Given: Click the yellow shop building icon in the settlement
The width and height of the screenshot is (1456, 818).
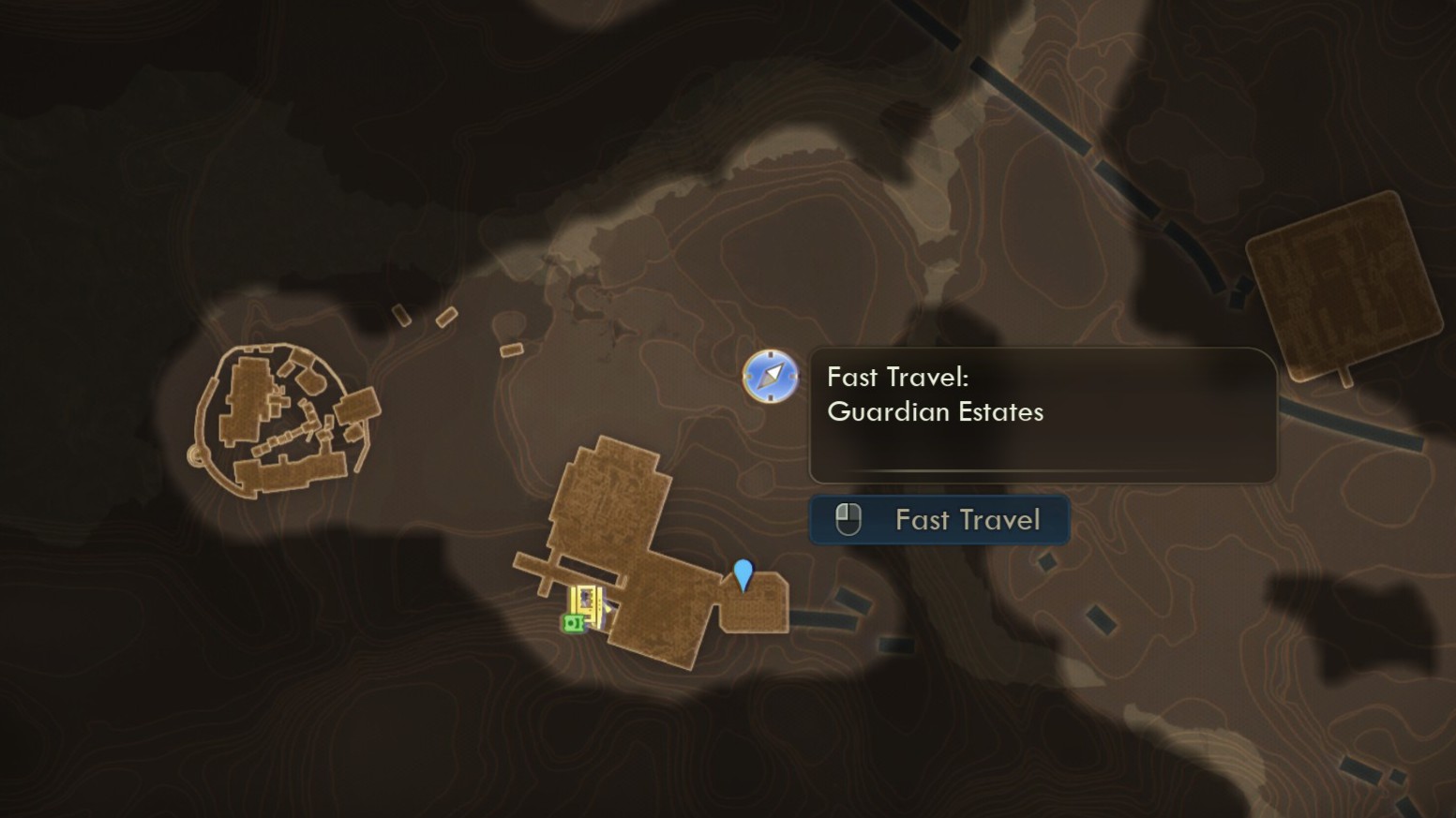Looking at the screenshot, I should point(585,605).
